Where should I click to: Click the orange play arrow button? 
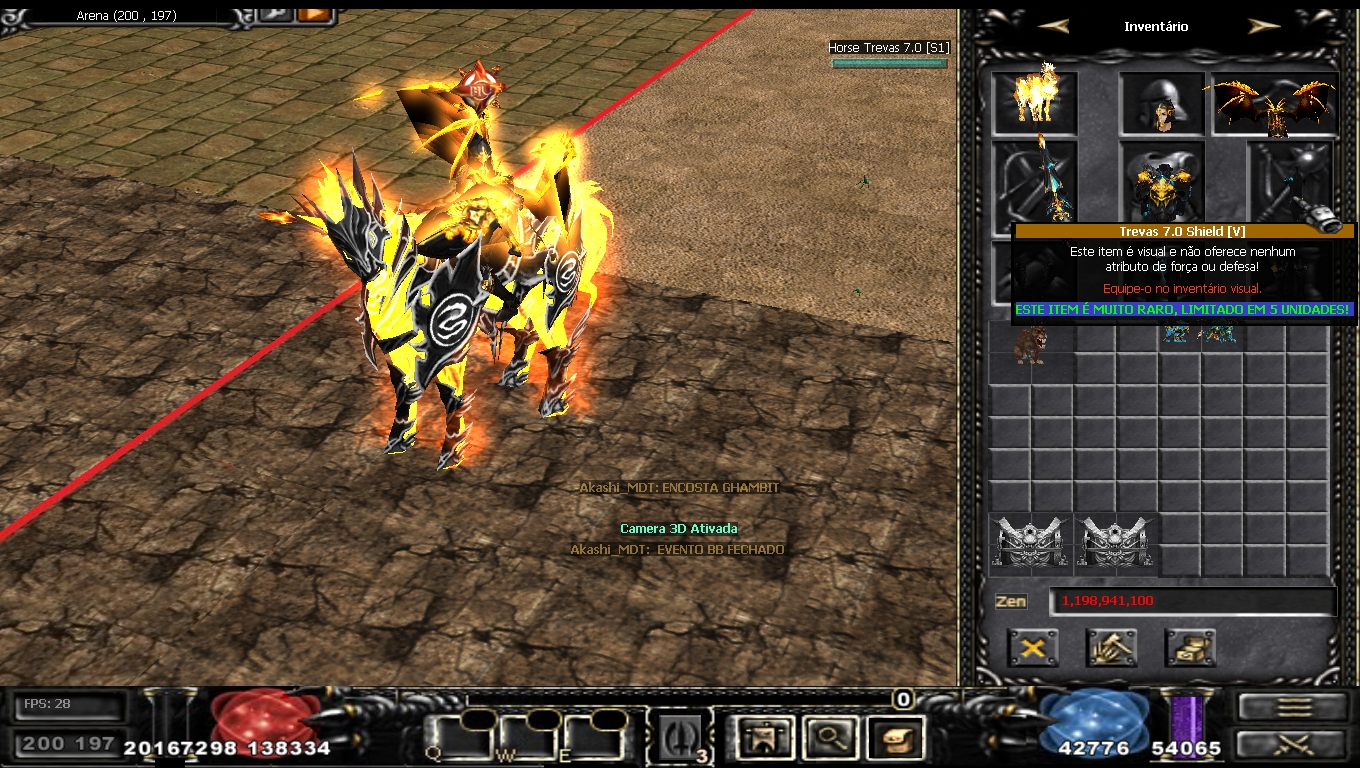coord(314,13)
